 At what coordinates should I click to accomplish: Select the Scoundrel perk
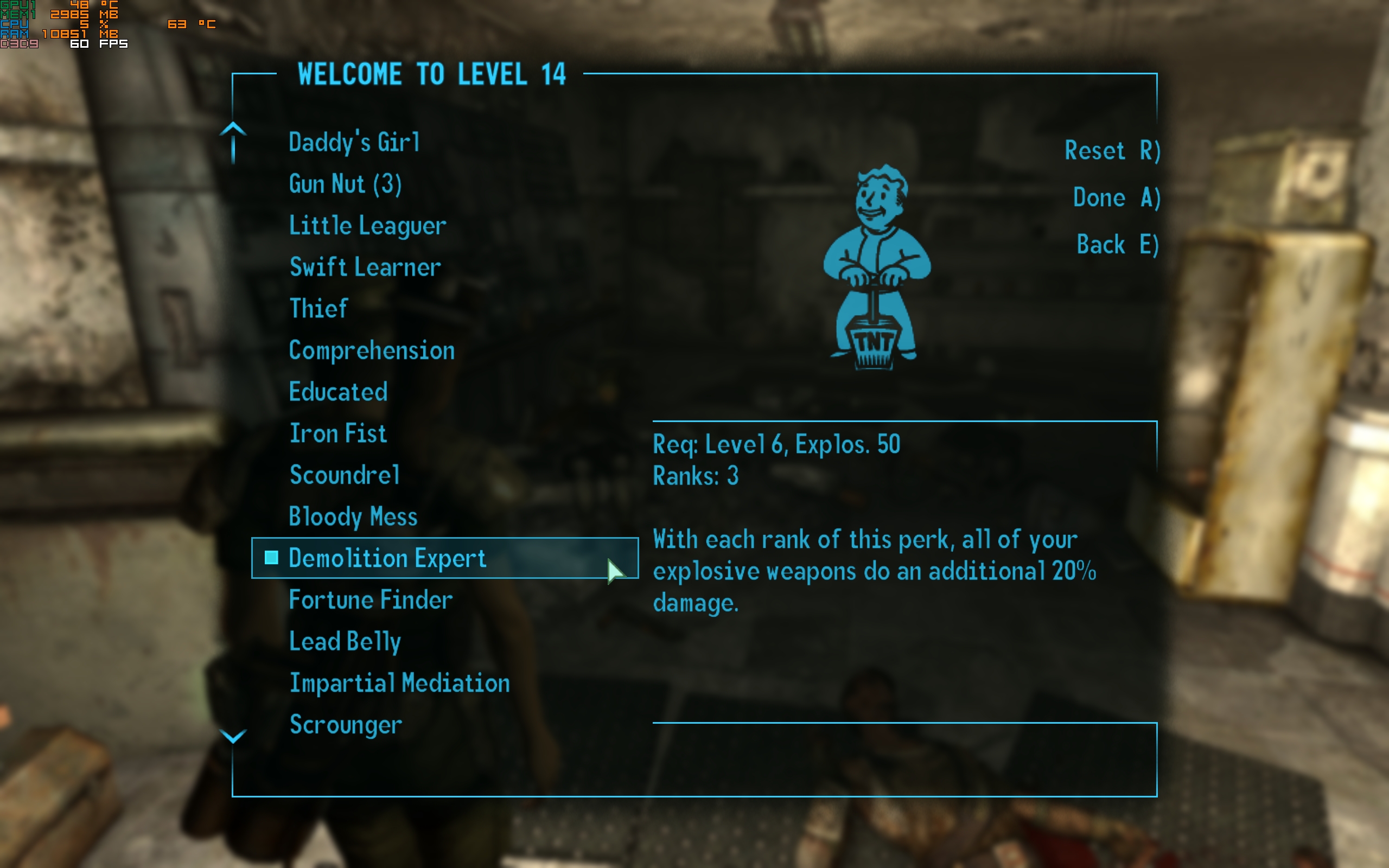[x=345, y=475]
